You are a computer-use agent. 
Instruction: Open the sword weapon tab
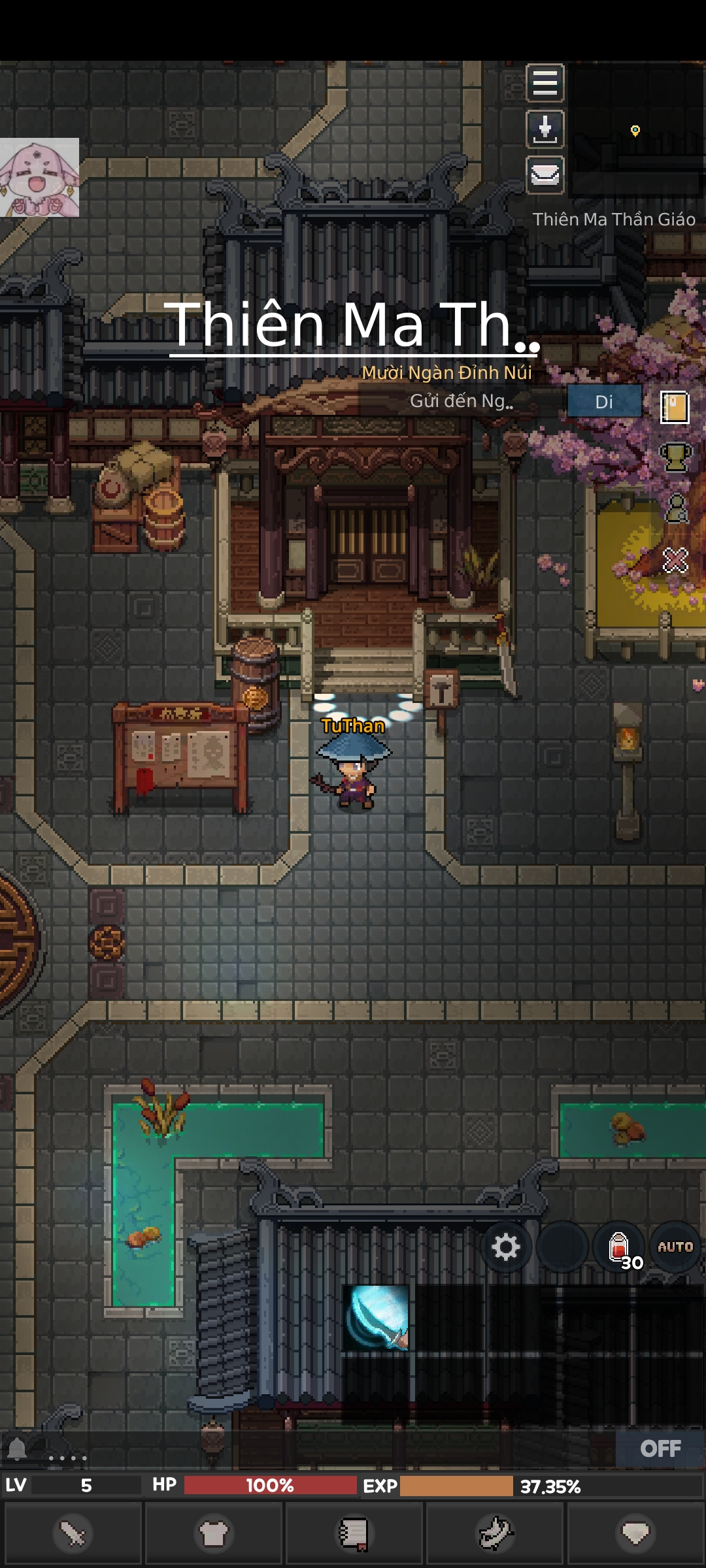point(73,1533)
